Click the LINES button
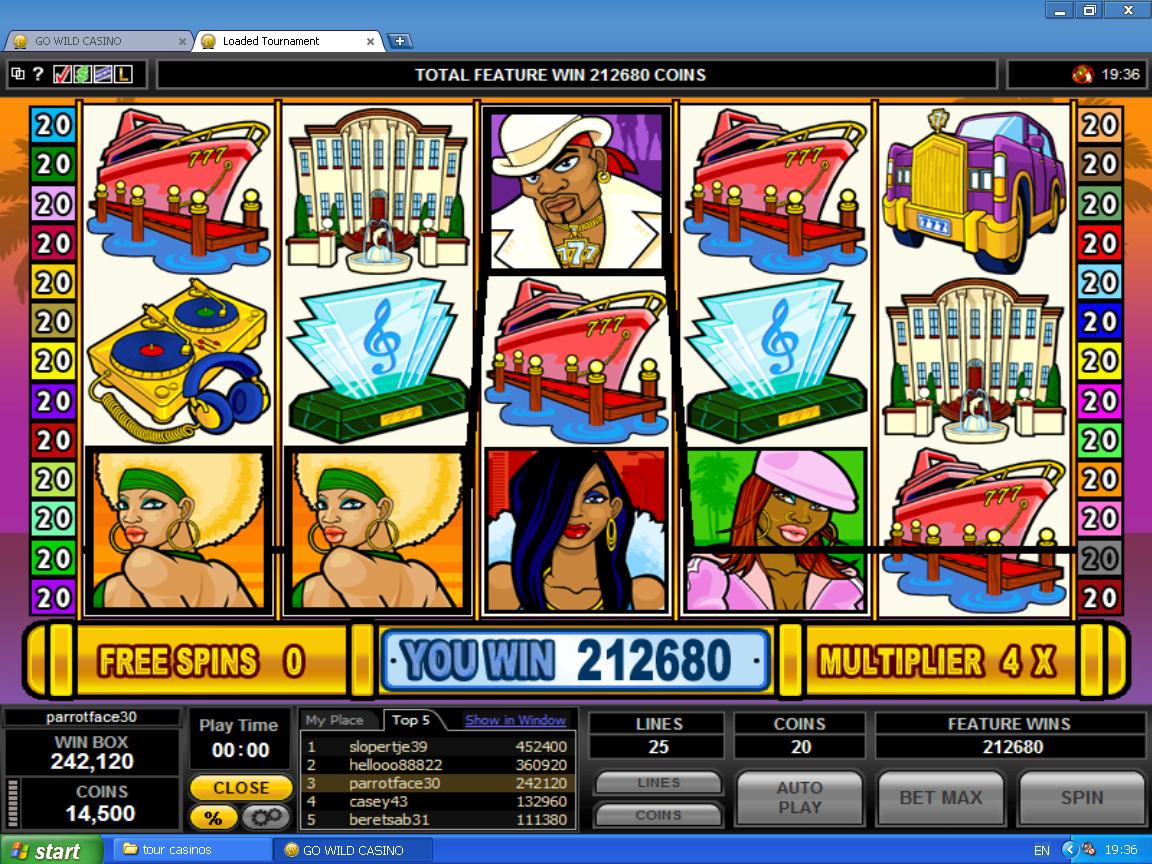Viewport: 1152px width, 864px height. click(658, 783)
